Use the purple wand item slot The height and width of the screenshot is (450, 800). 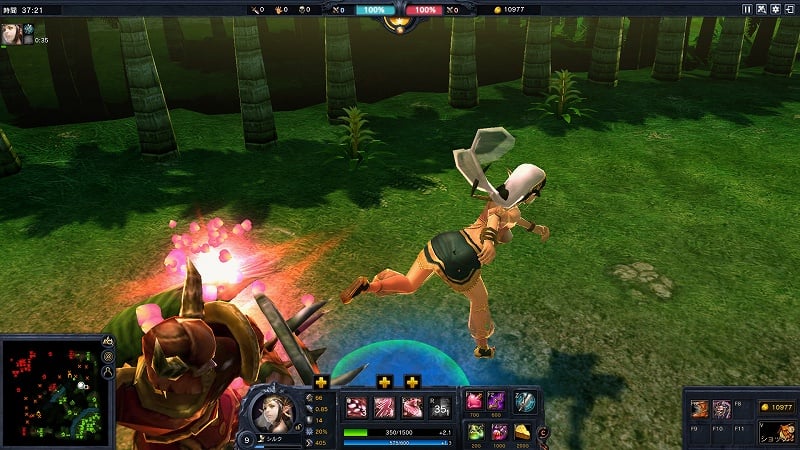coord(497,402)
